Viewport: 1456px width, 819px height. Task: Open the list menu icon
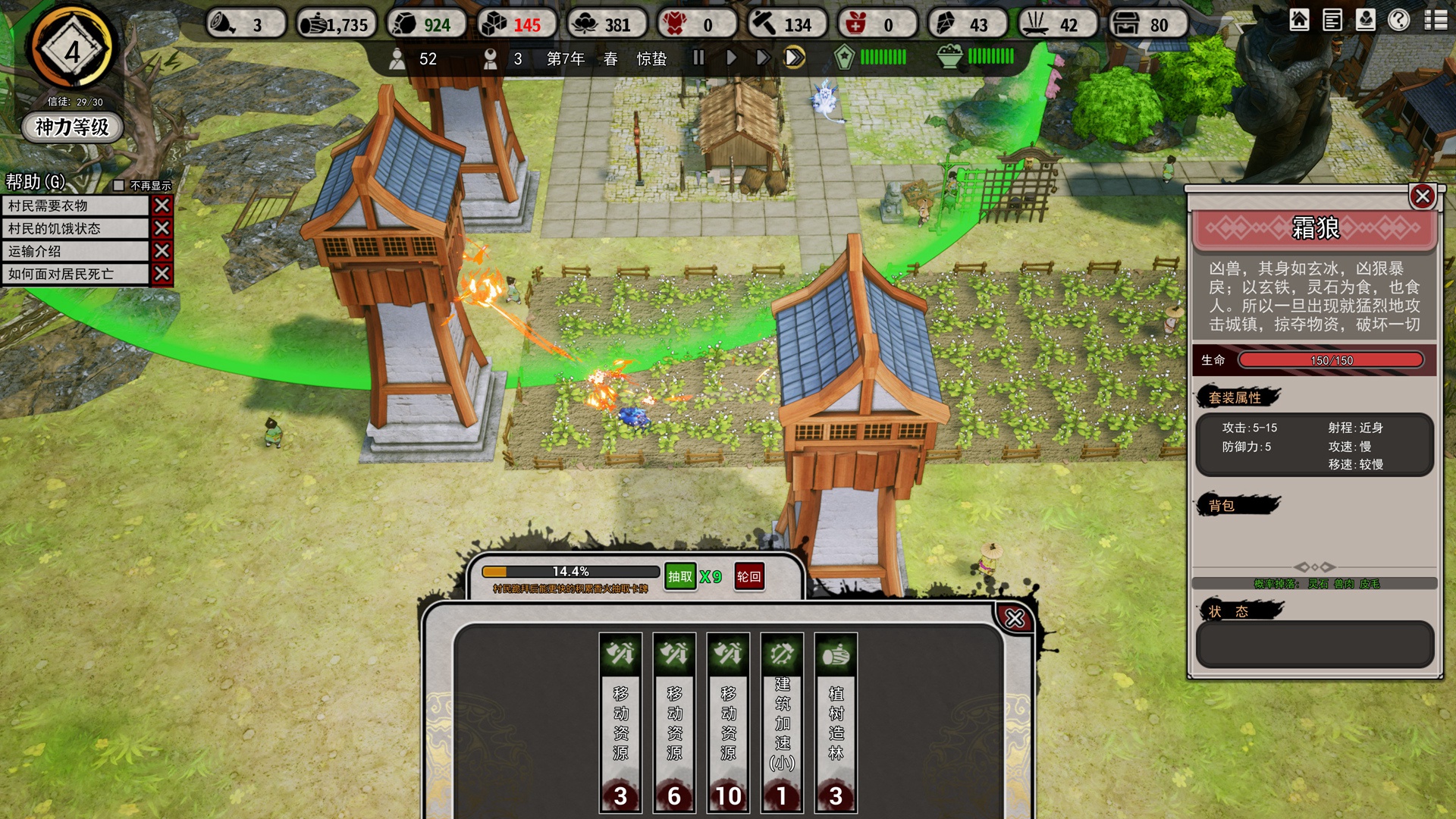click(x=1436, y=20)
